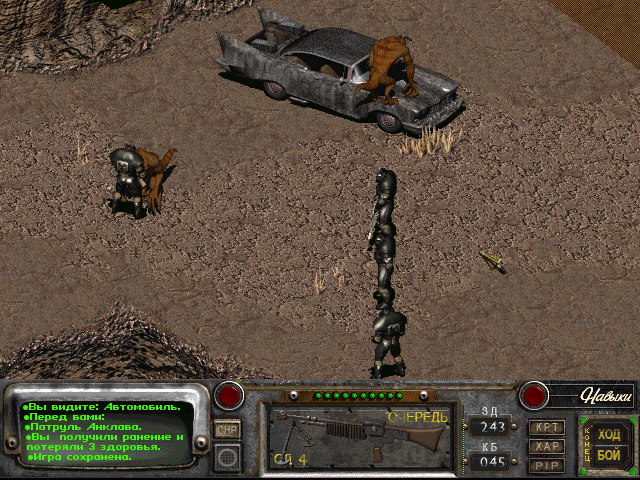This screenshot has height=480, width=640.
Task: Open the options menu round button
Action: click(227, 457)
